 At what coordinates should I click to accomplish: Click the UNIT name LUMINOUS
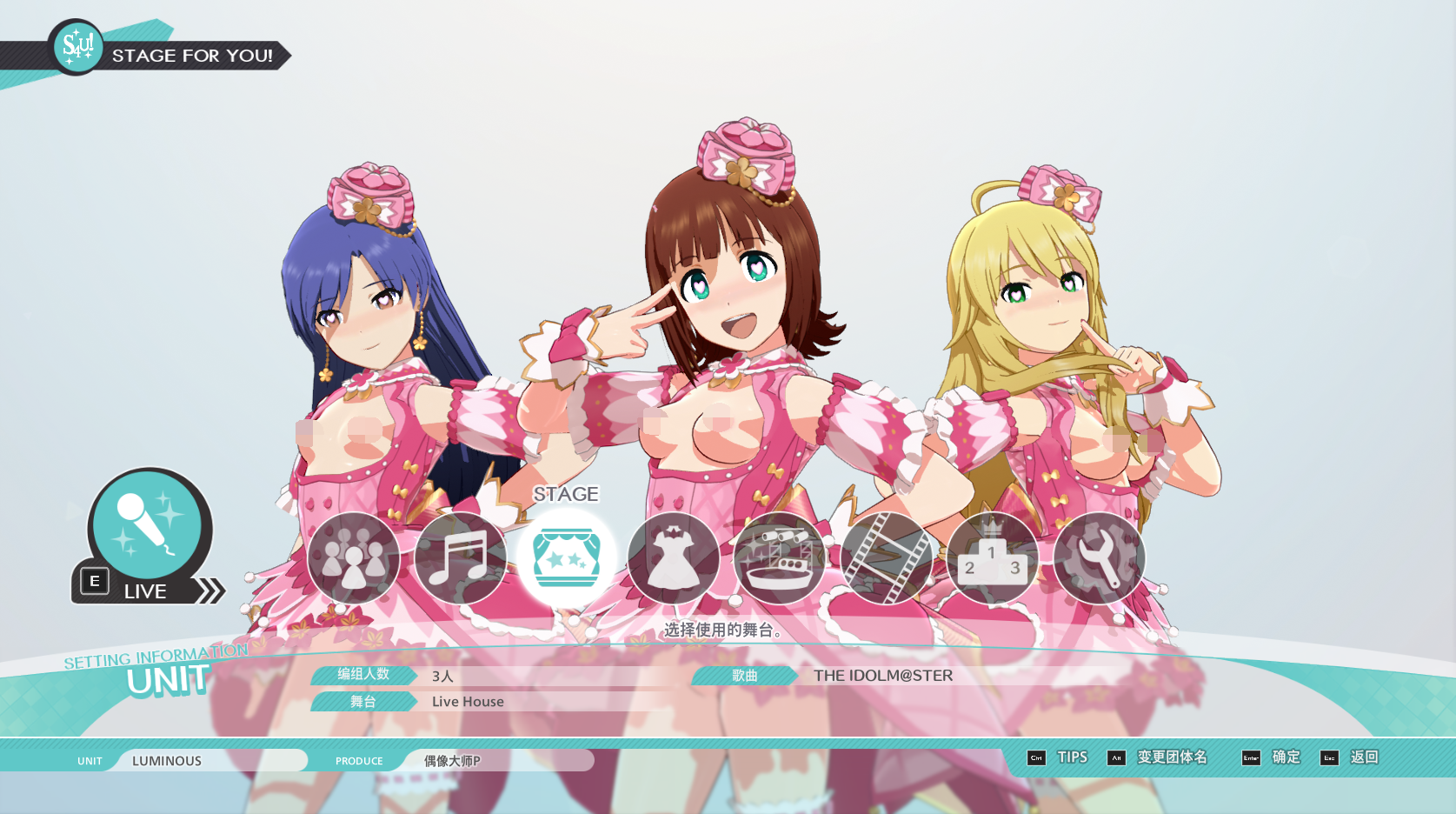point(168,760)
